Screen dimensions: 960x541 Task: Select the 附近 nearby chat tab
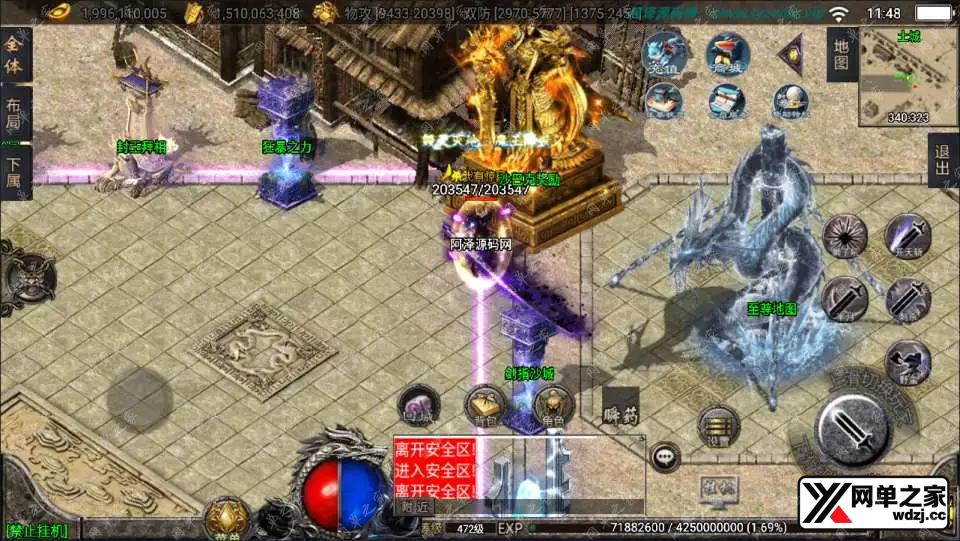(x=410, y=506)
